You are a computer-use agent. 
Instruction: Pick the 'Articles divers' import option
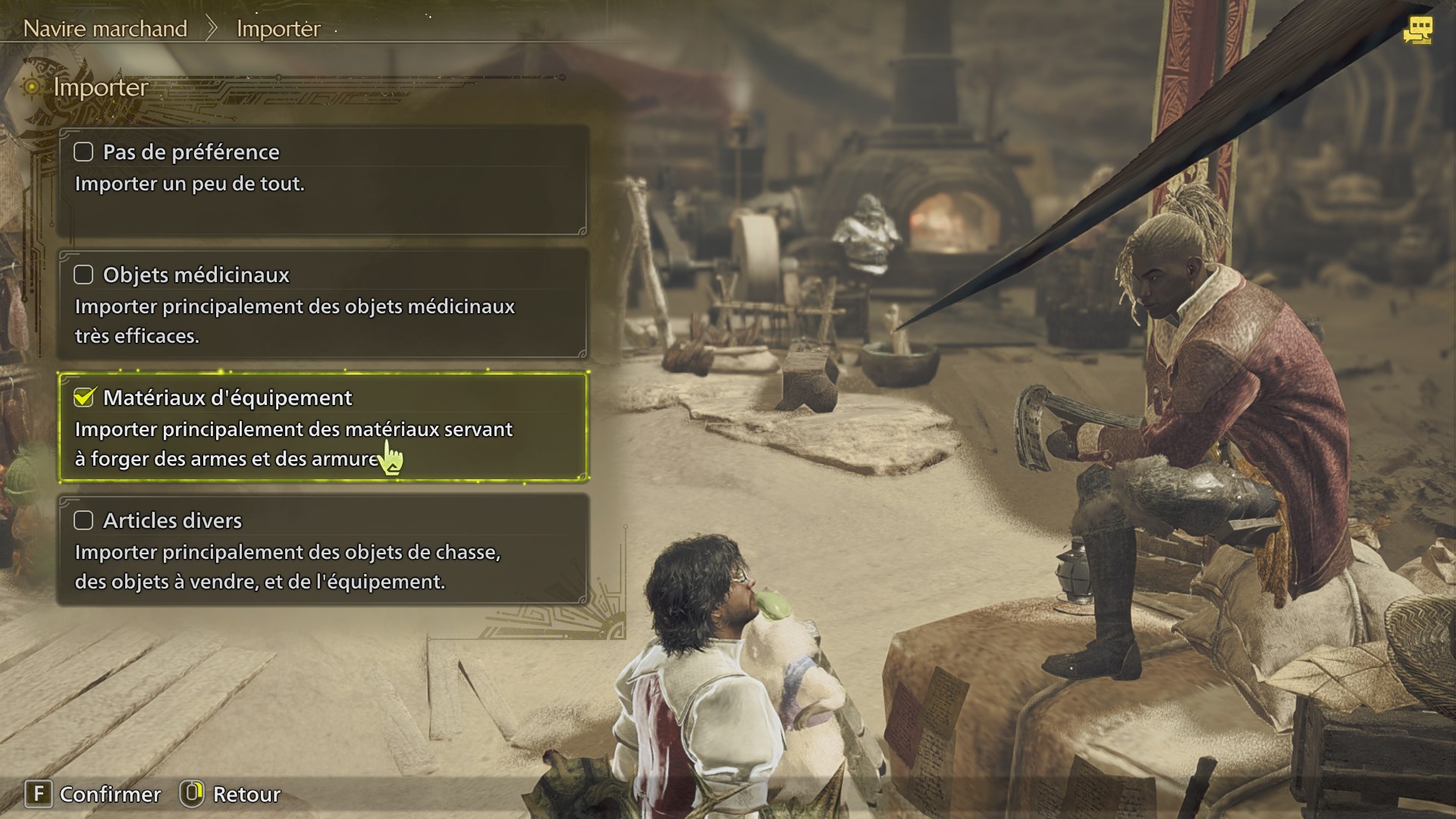[323, 549]
